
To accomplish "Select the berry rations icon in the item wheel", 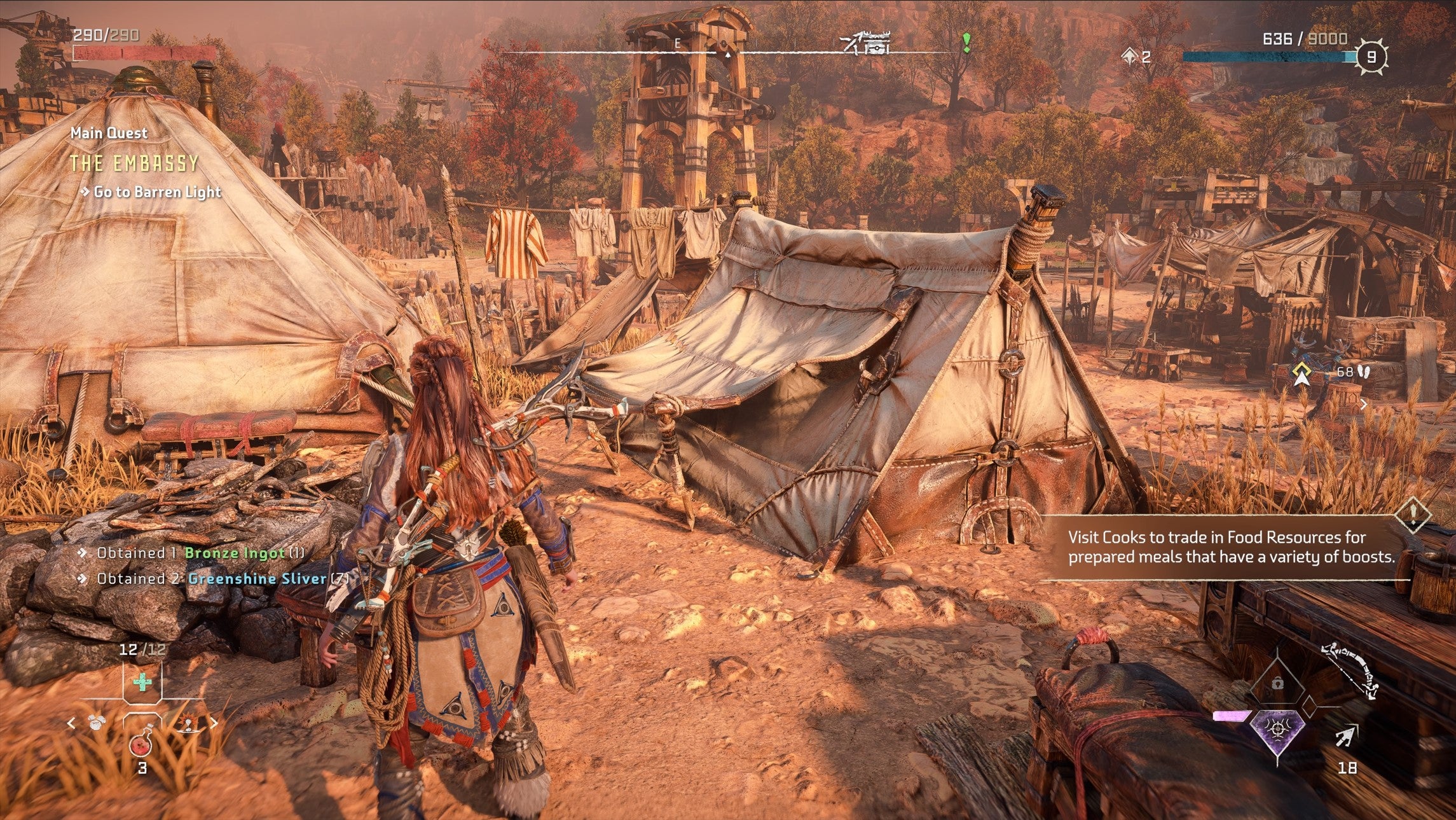I will [x=96, y=723].
